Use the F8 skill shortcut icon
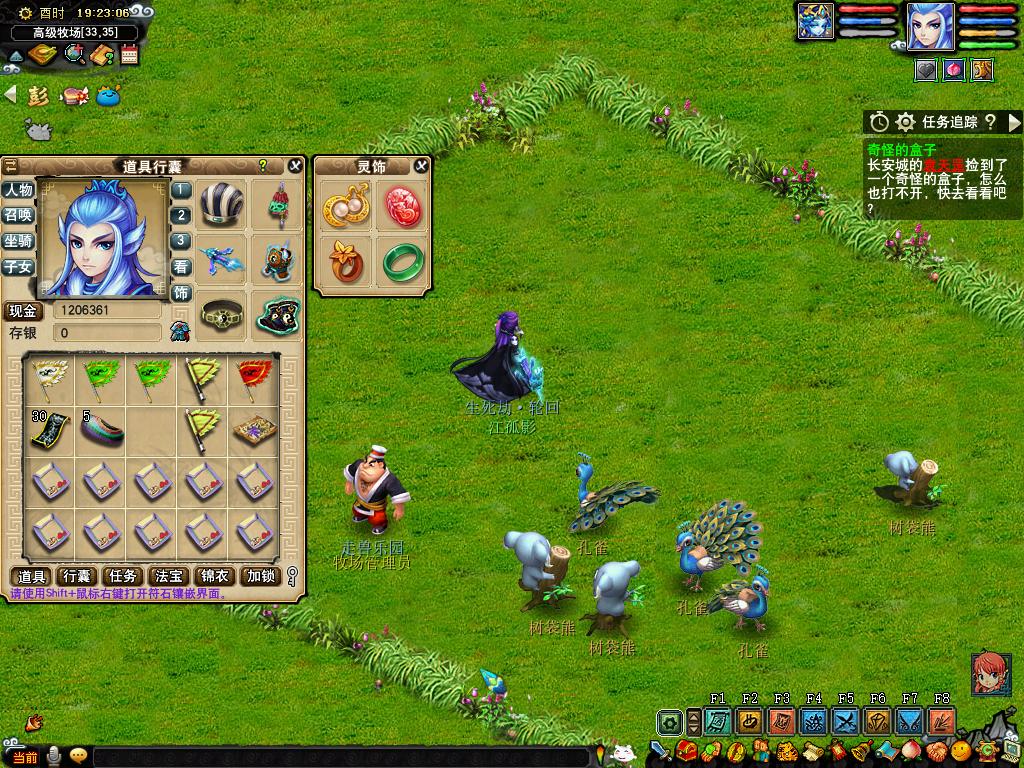Screen dimensions: 1024x768 pos(941,721)
